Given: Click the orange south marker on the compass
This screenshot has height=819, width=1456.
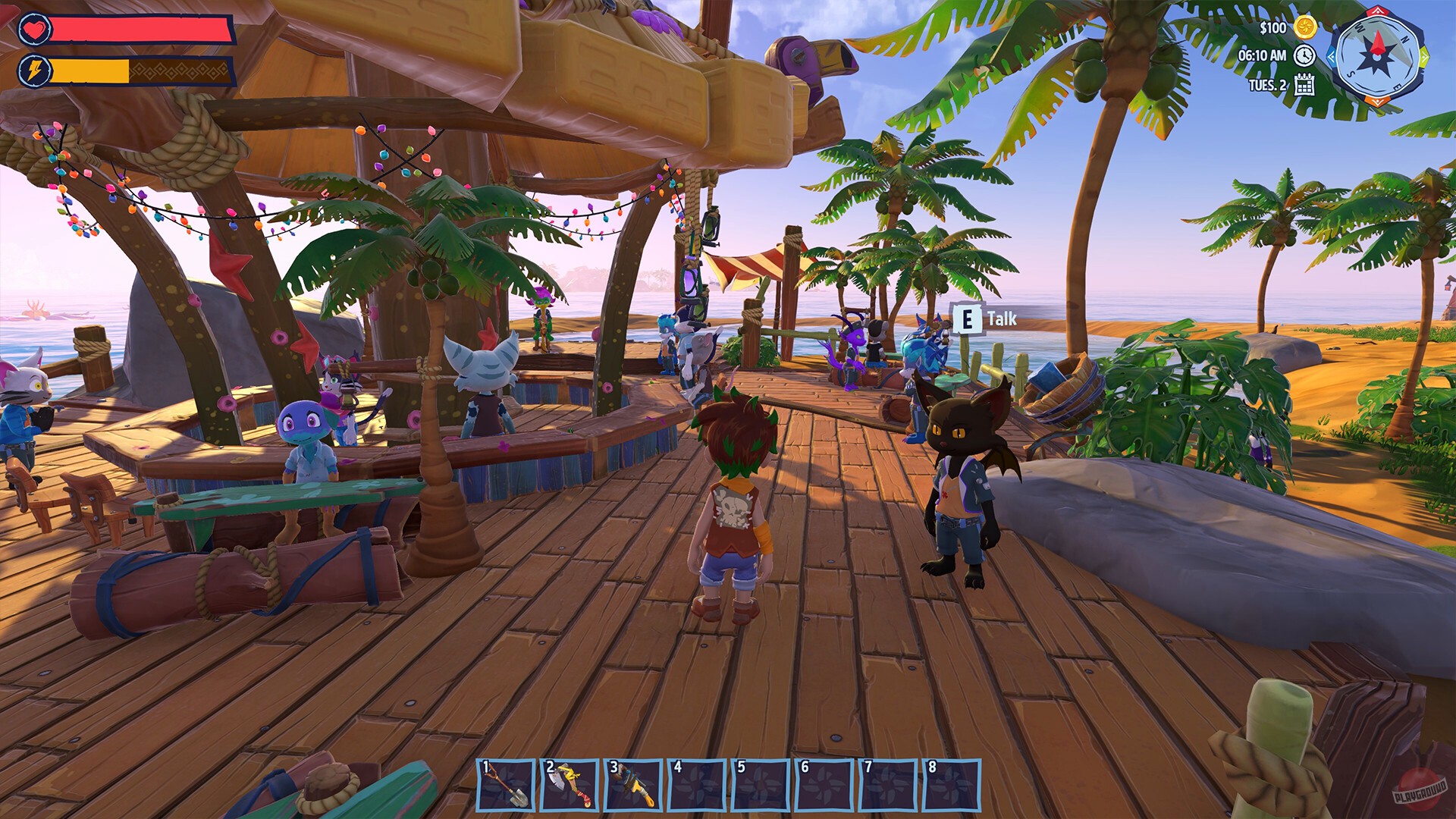Looking at the screenshot, I should click(1377, 100).
